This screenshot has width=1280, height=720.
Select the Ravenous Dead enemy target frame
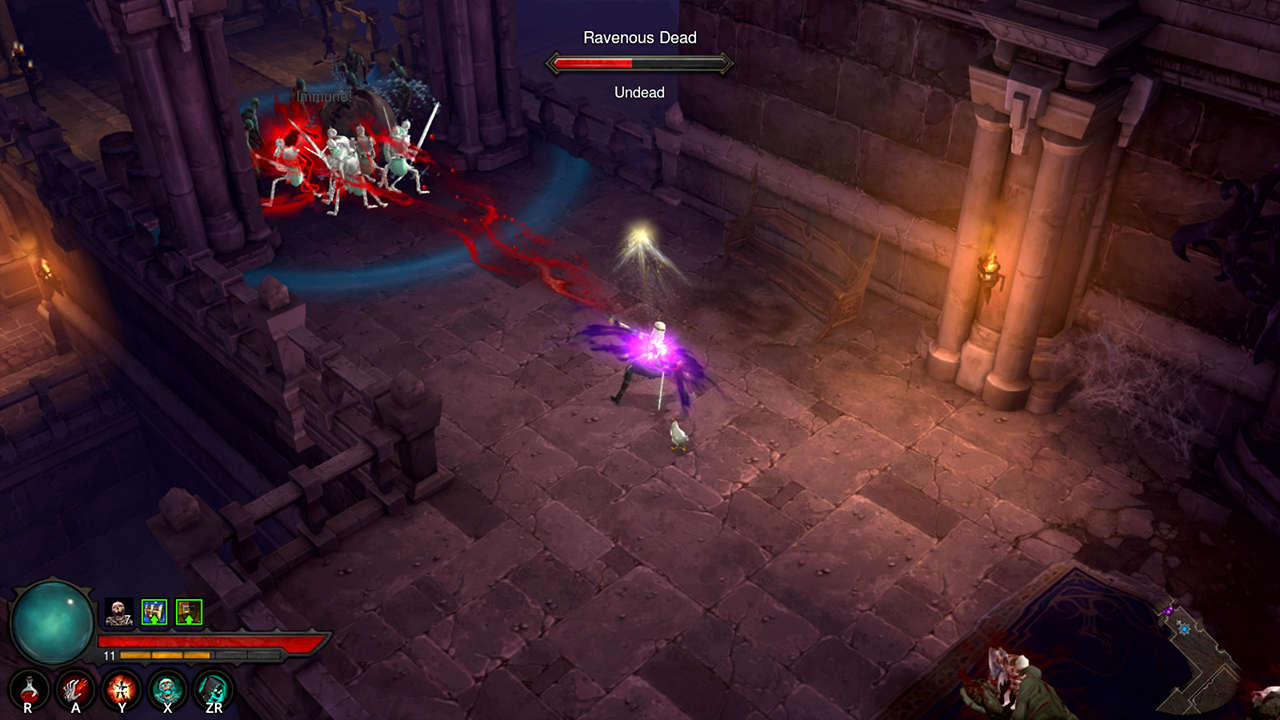639,64
